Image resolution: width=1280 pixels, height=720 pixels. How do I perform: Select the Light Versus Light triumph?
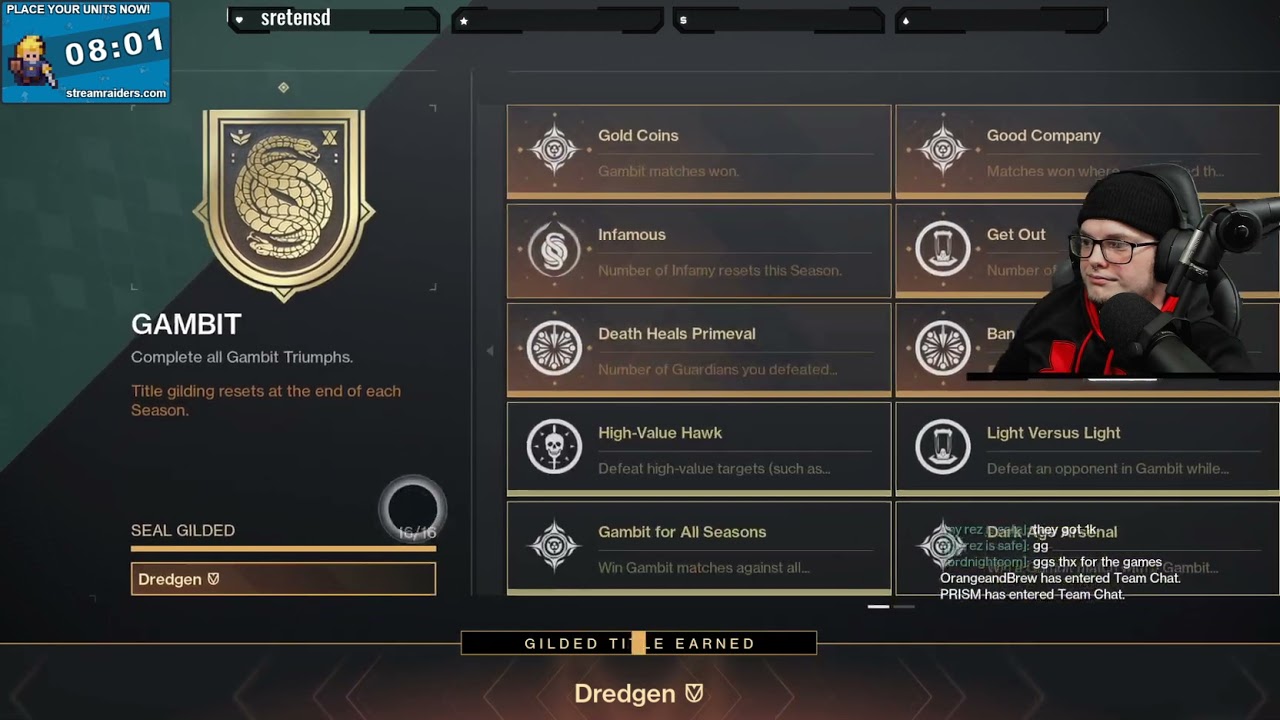(x=1086, y=448)
